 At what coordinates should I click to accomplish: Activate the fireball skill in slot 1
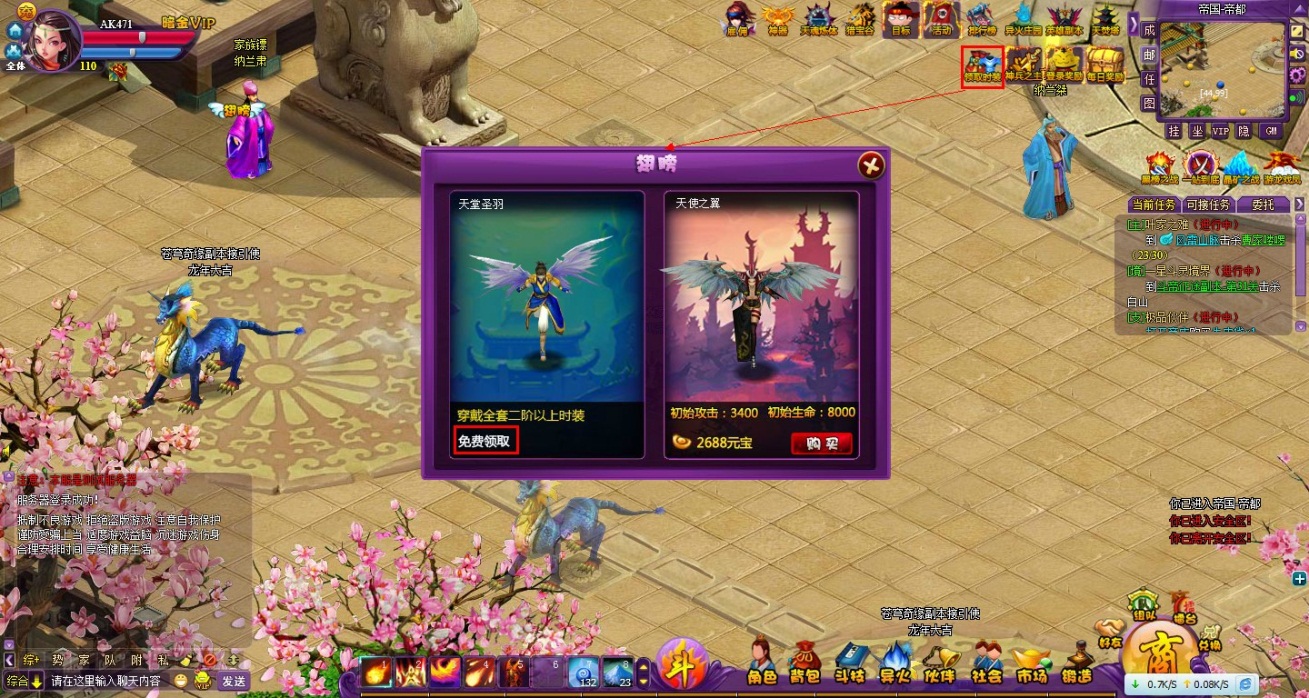click(377, 671)
